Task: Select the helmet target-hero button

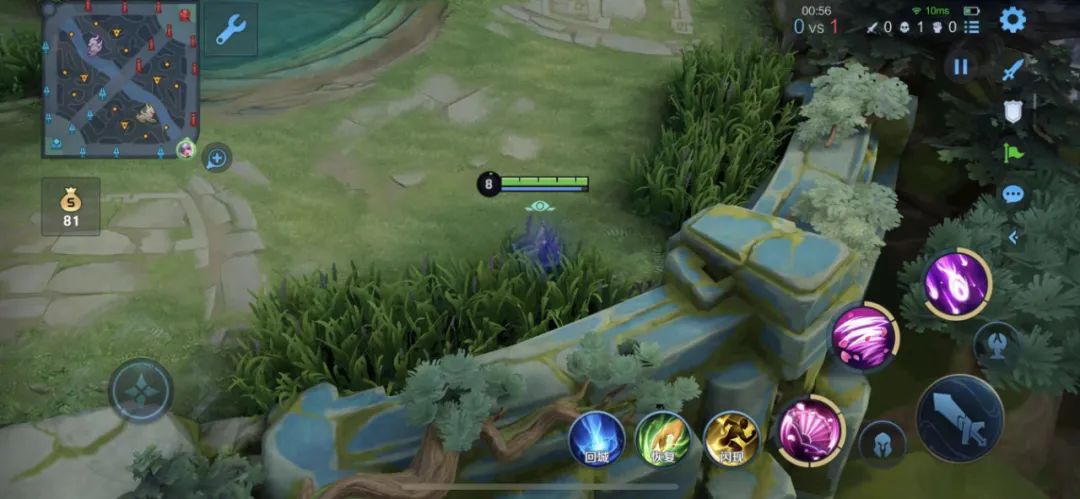Action: click(882, 443)
